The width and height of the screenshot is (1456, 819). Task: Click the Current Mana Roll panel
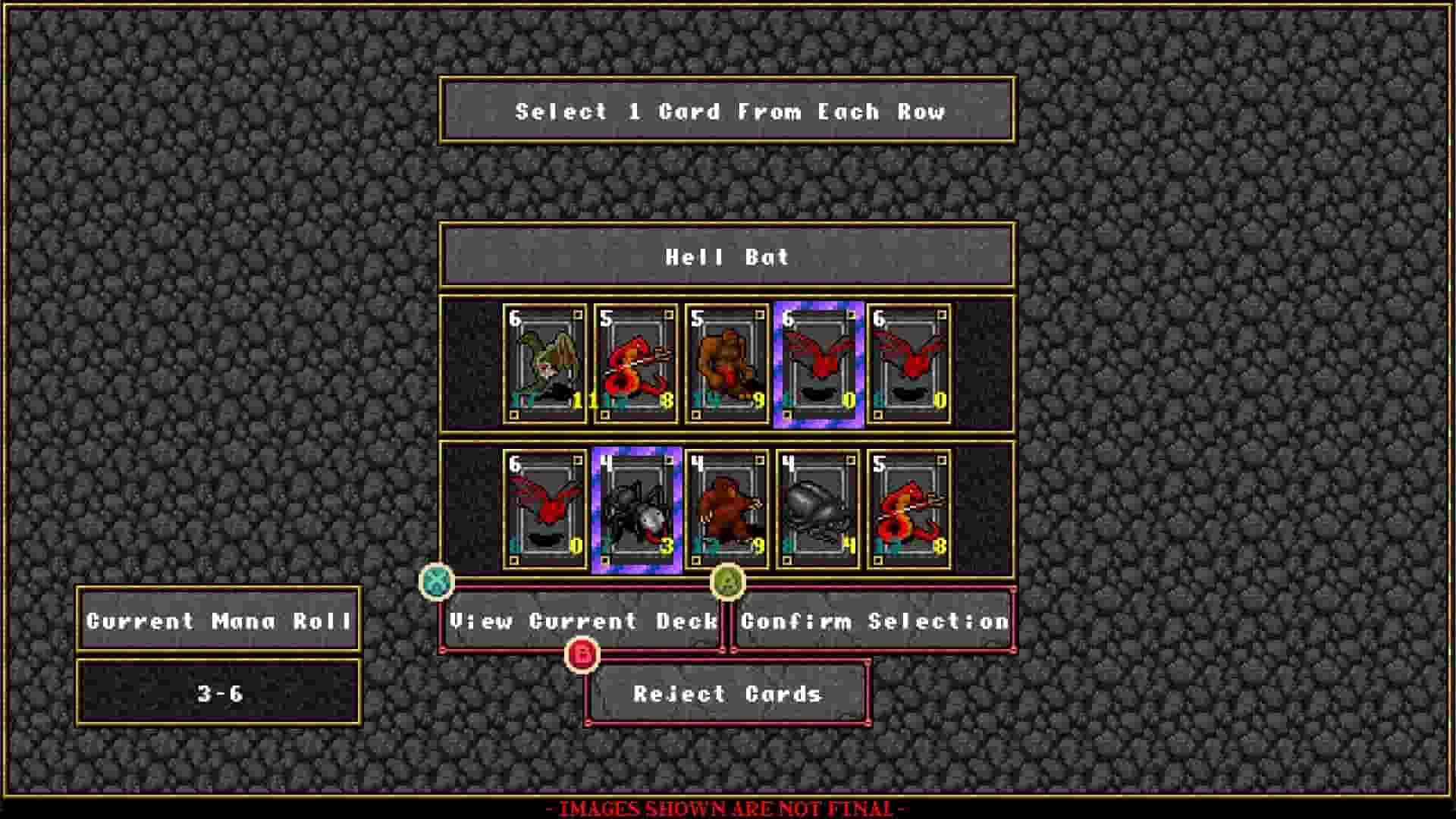[218, 622]
